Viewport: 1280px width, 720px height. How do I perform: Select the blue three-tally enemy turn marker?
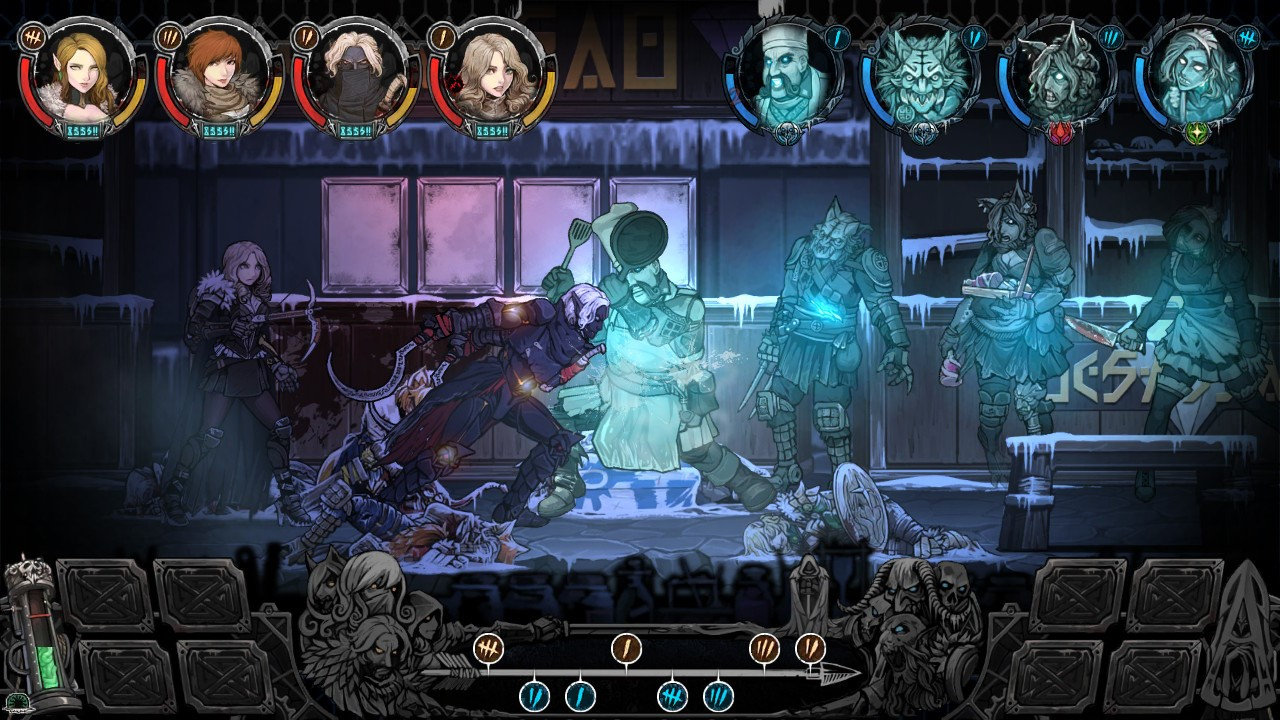[718, 695]
